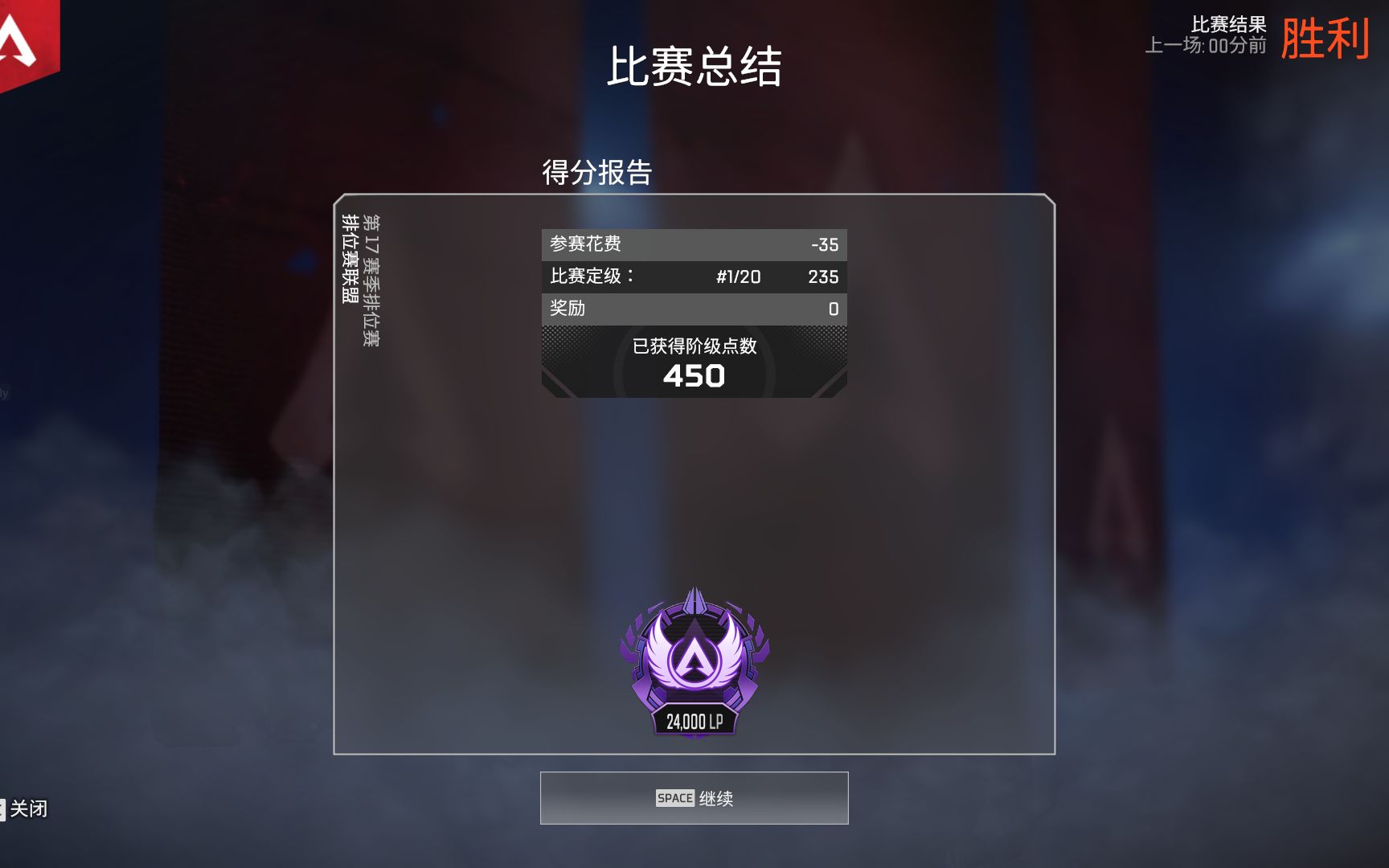This screenshot has width=1389, height=868.
Task: Click the 奖励 row with value 0
Action: [x=694, y=308]
